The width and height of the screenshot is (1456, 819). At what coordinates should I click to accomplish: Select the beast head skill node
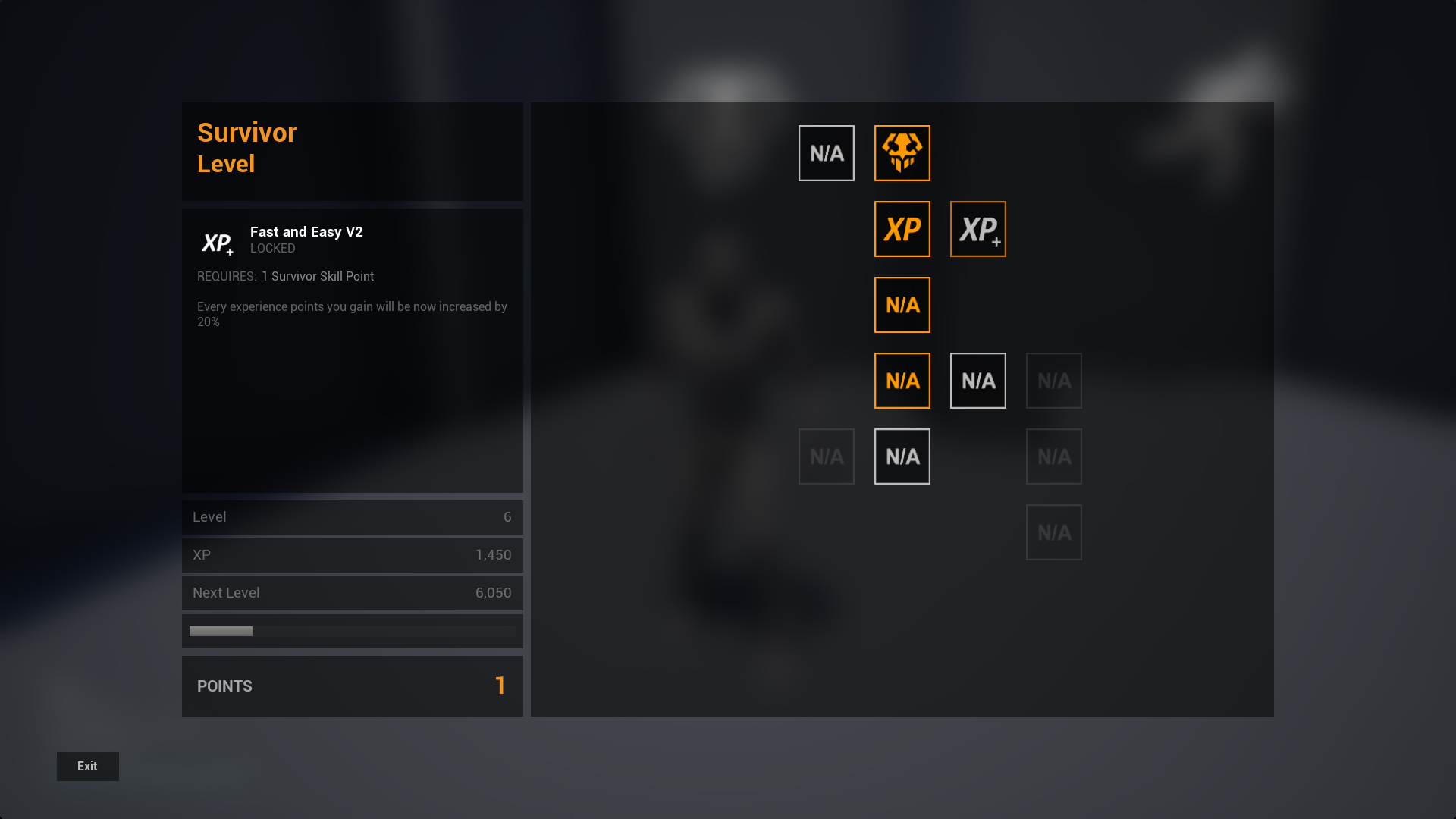pyautogui.click(x=902, y=152)
